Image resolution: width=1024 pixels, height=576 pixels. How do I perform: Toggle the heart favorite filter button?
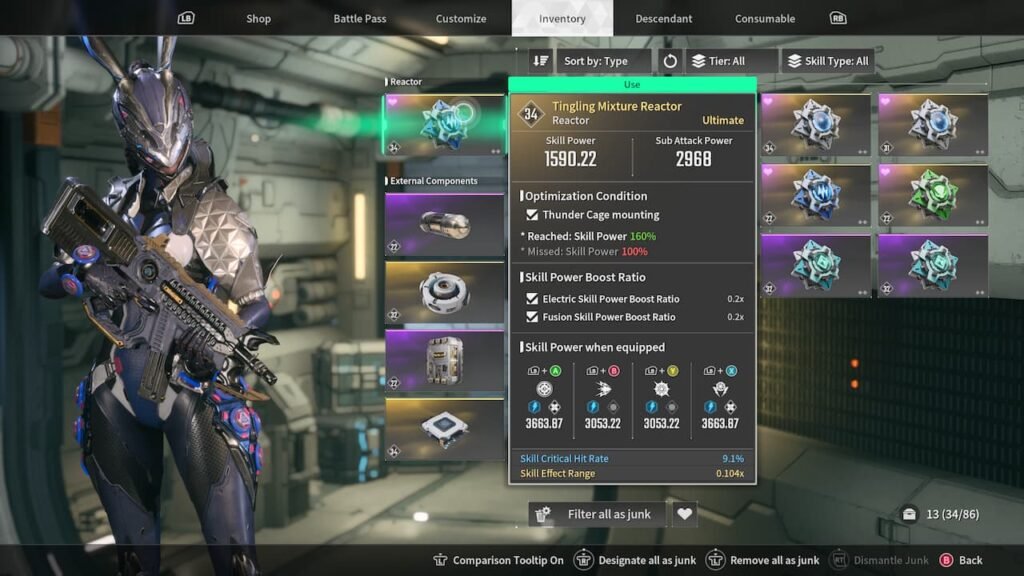pos(684,514)
